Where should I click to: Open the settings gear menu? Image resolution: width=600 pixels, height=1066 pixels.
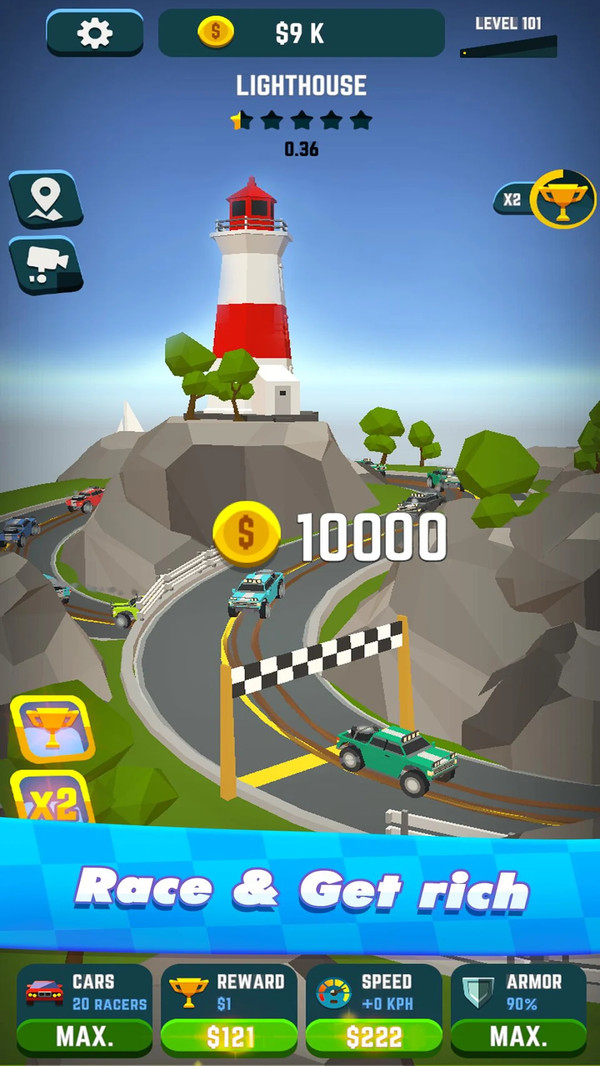click(94, 33)
